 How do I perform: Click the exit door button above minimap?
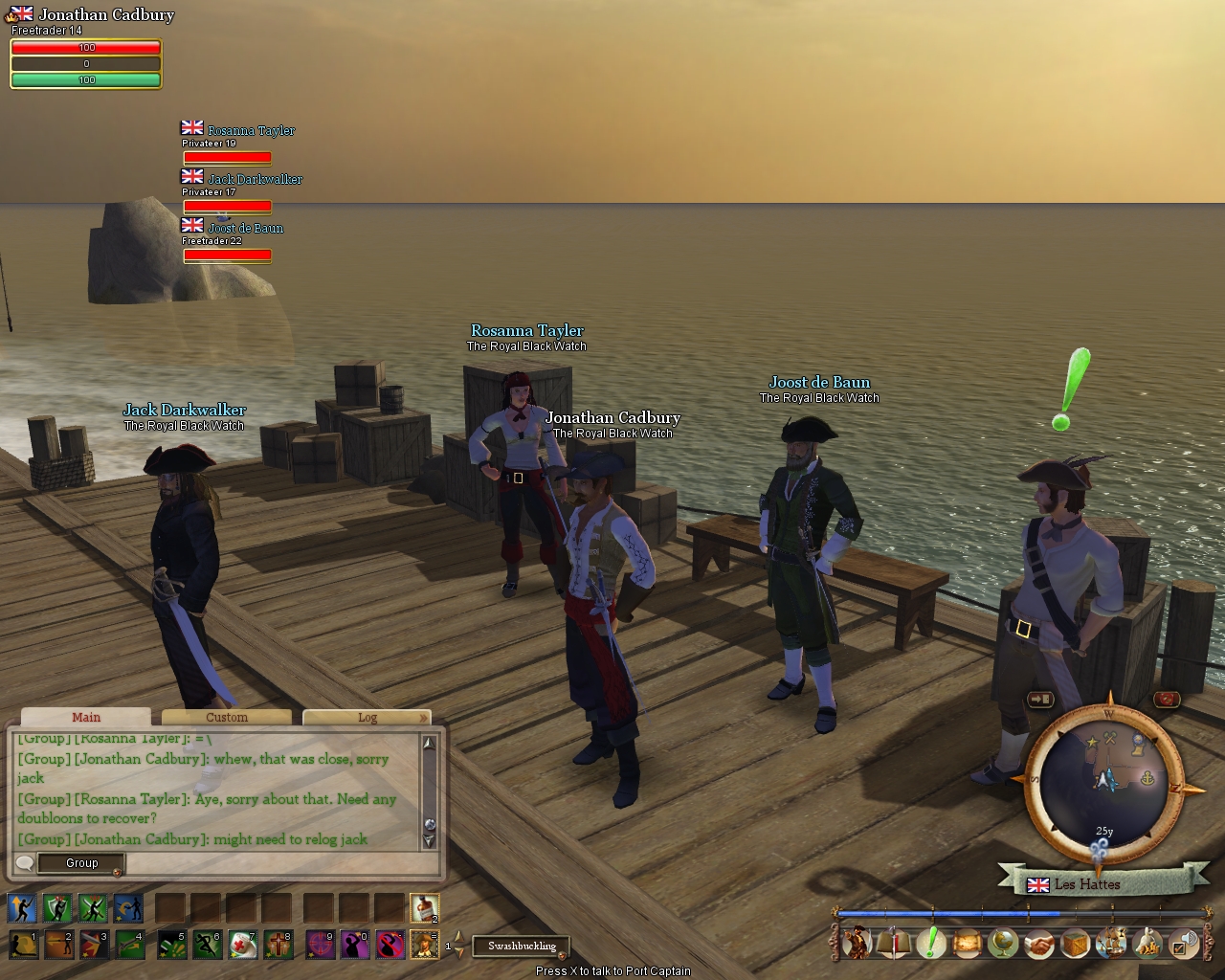[1040, 700]
